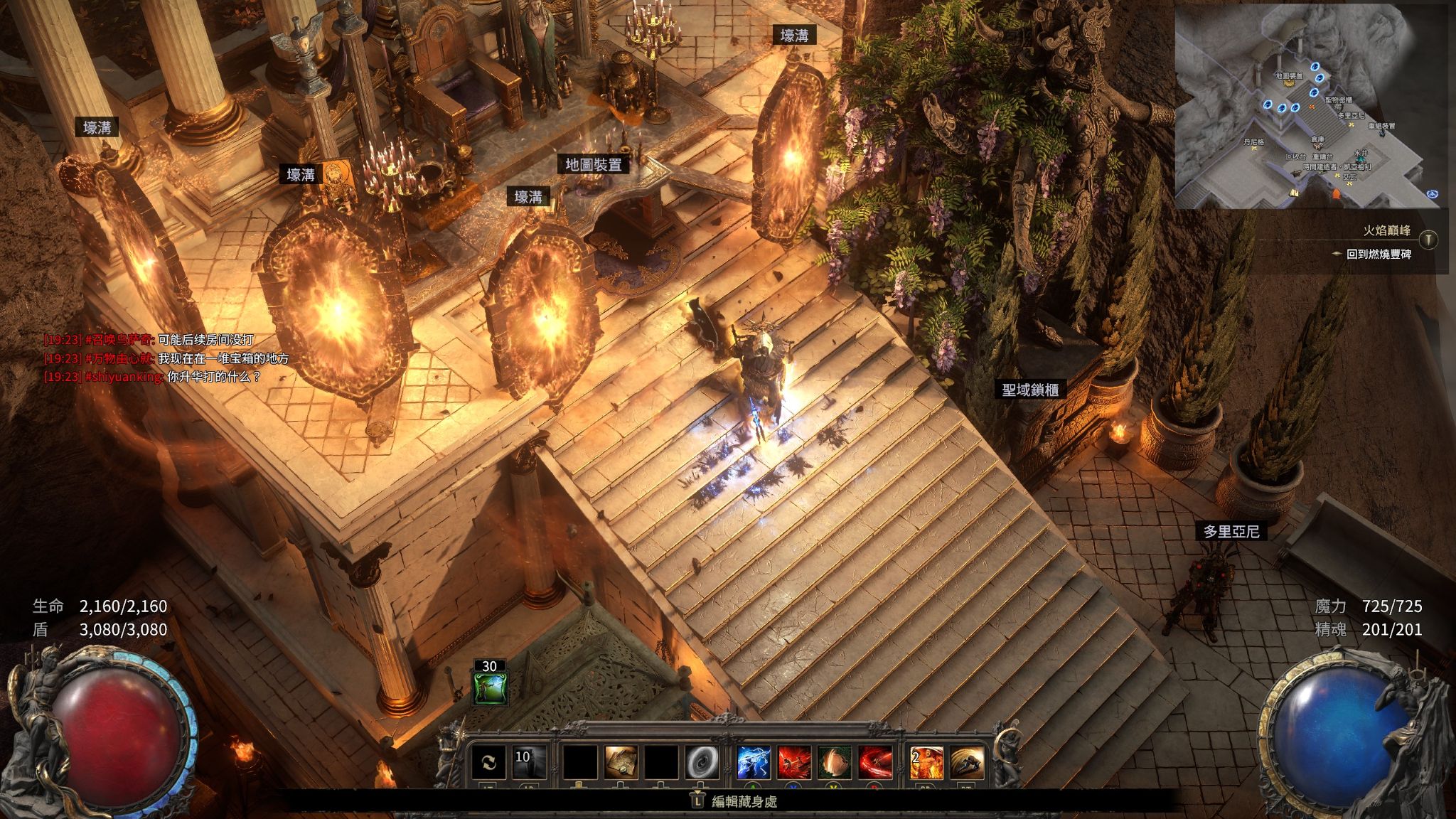The image size is (1456, 819).
Task: Click the 聖域鎖櫃 nameplate
Action: (x=1030, y=390)
